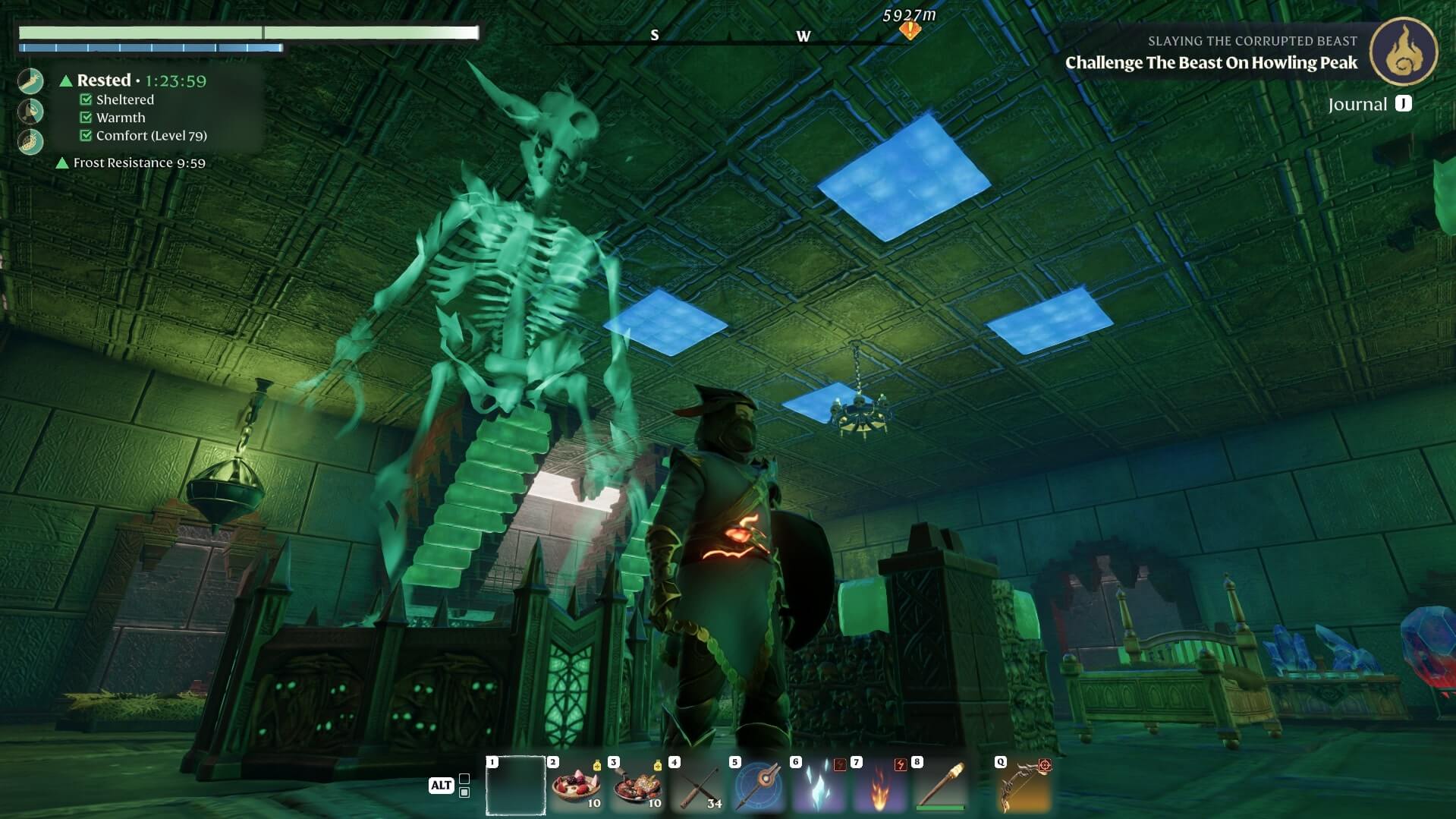1456x819 pixels.
Task: Click the Challenge The Beast quest objective
Action: pyautogui.click(x=1211, y=63)
